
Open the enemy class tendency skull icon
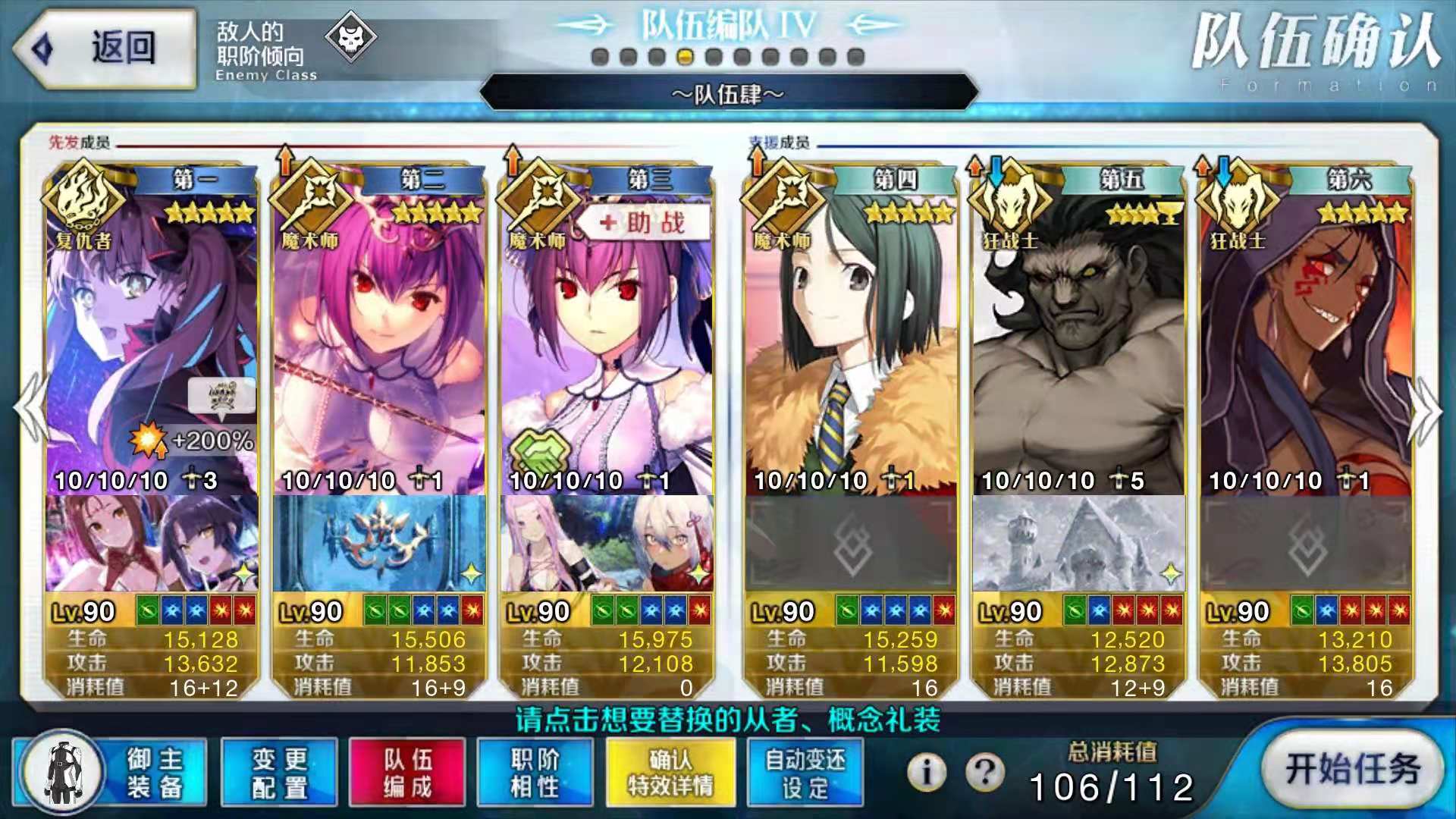[x=350, y=36]
